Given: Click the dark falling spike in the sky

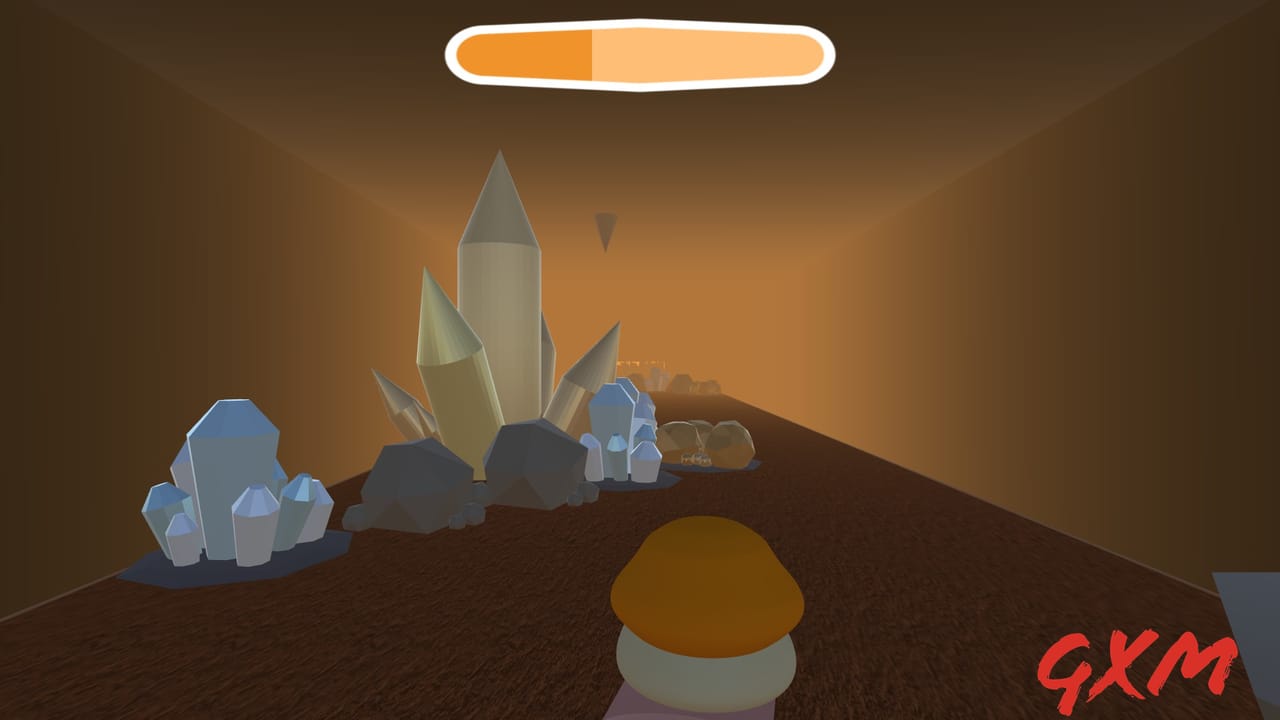Looking at the screenshot, I should [x=603, y=228].
